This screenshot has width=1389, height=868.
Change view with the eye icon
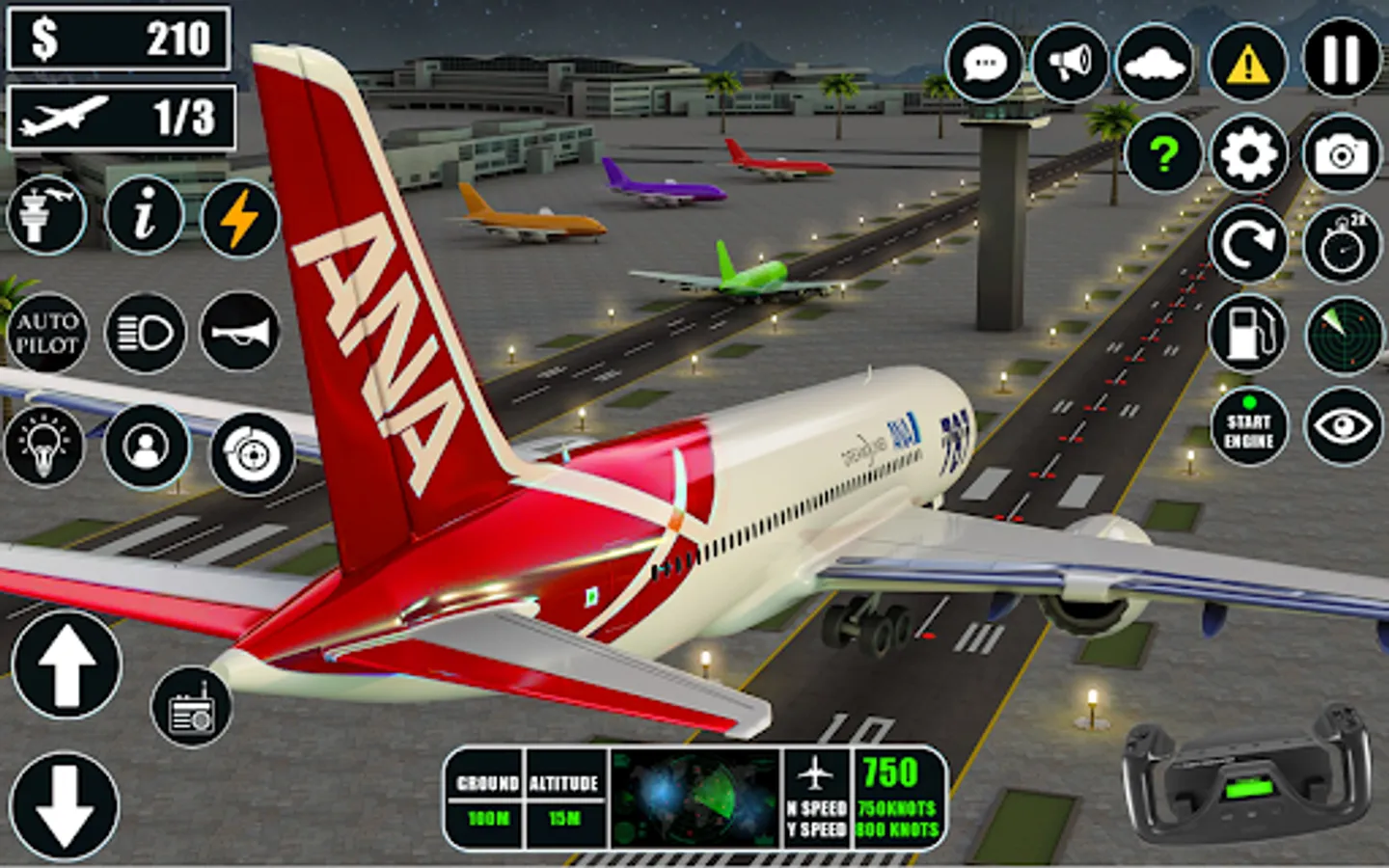pyautogui.click(x=1343, y=427)
